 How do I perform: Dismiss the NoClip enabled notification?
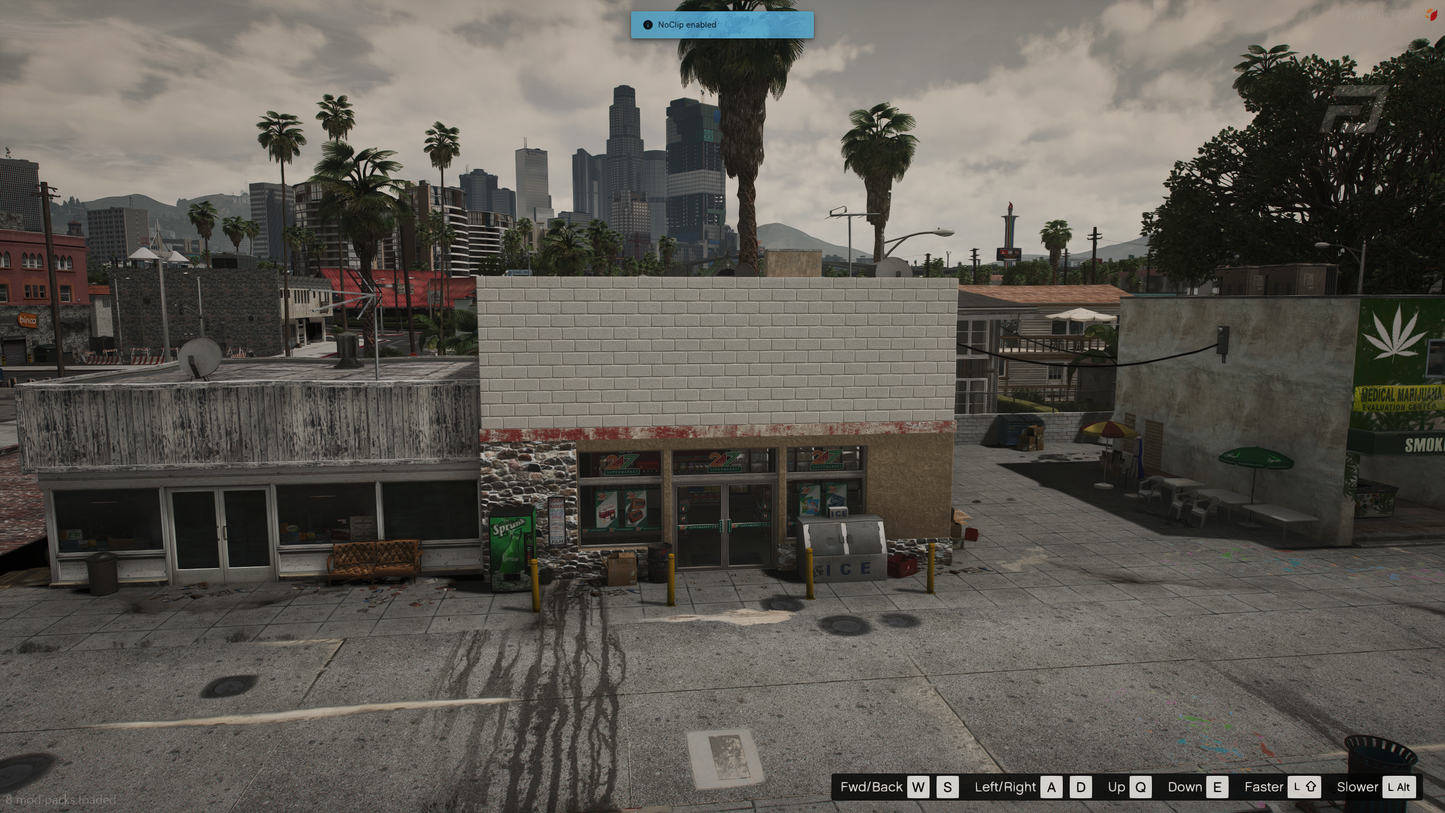[x=721, y=25]
